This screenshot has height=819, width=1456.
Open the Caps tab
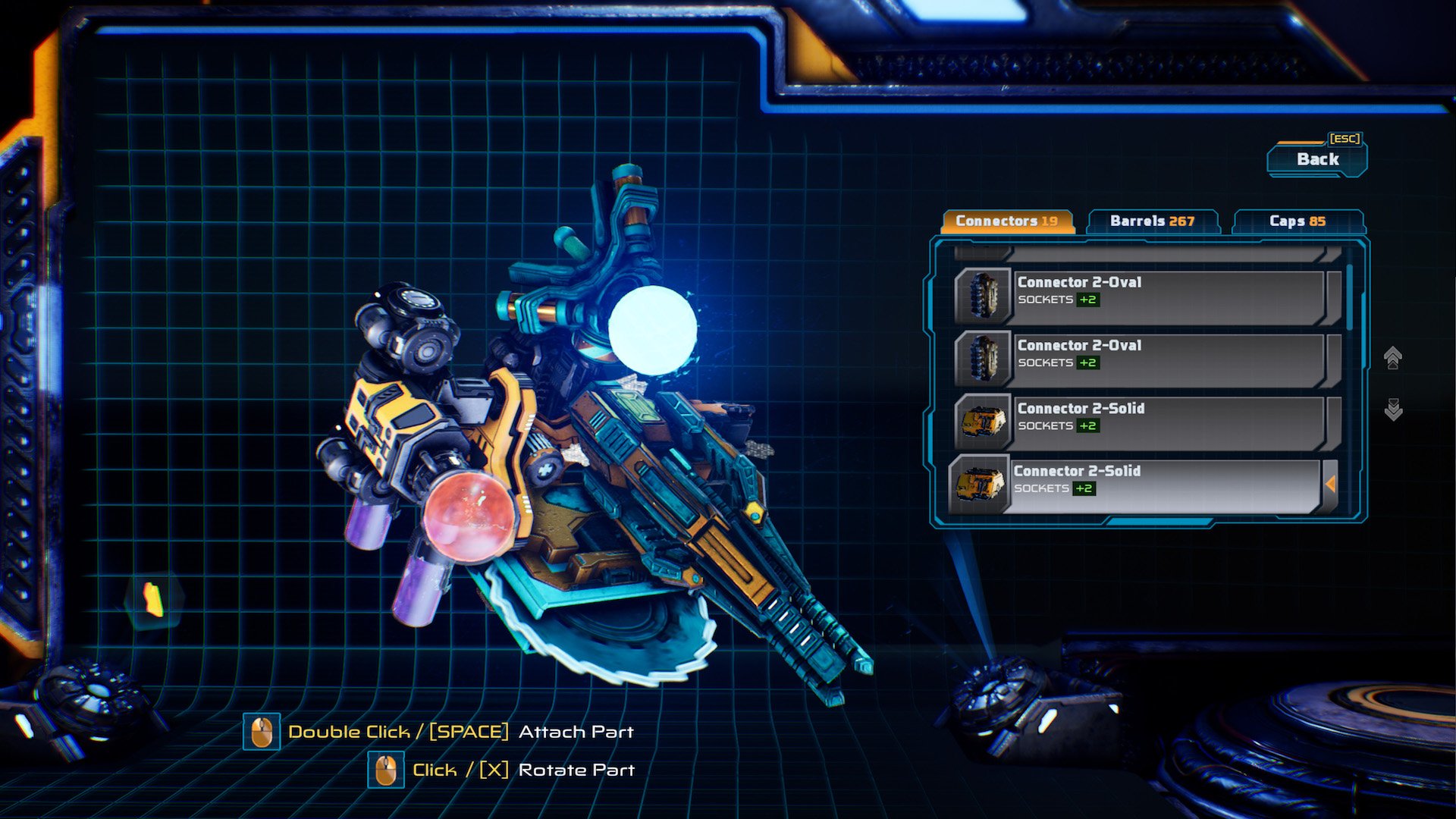[1298, 222]
